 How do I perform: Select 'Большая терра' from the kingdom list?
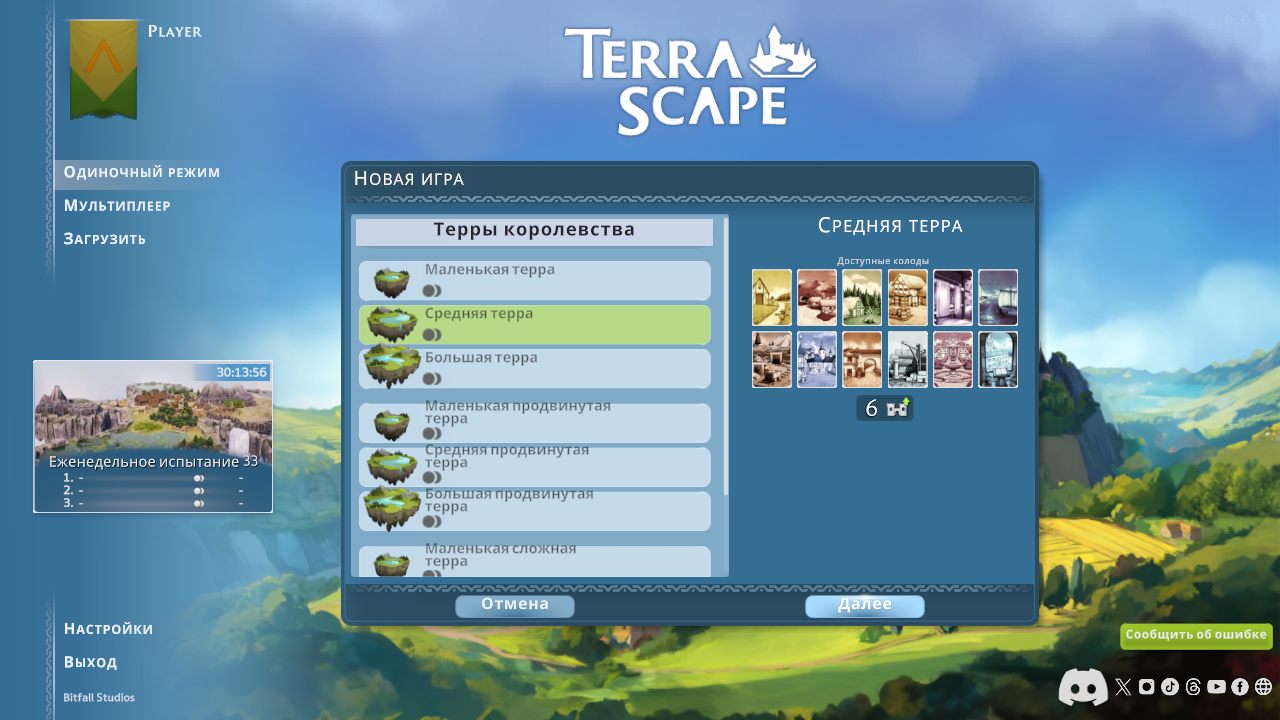coord(533,368)
